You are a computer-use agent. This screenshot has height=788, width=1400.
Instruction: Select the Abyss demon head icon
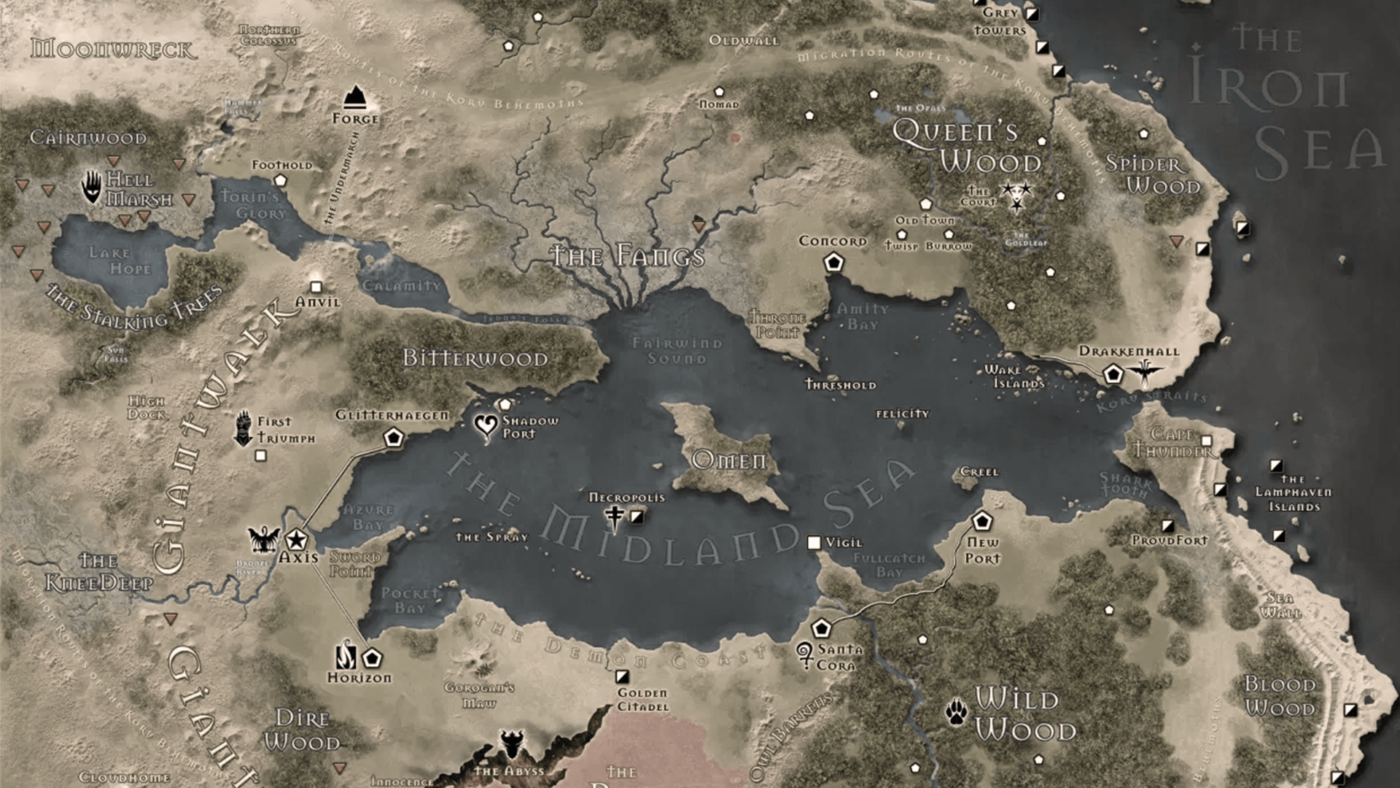pos(511,746)
